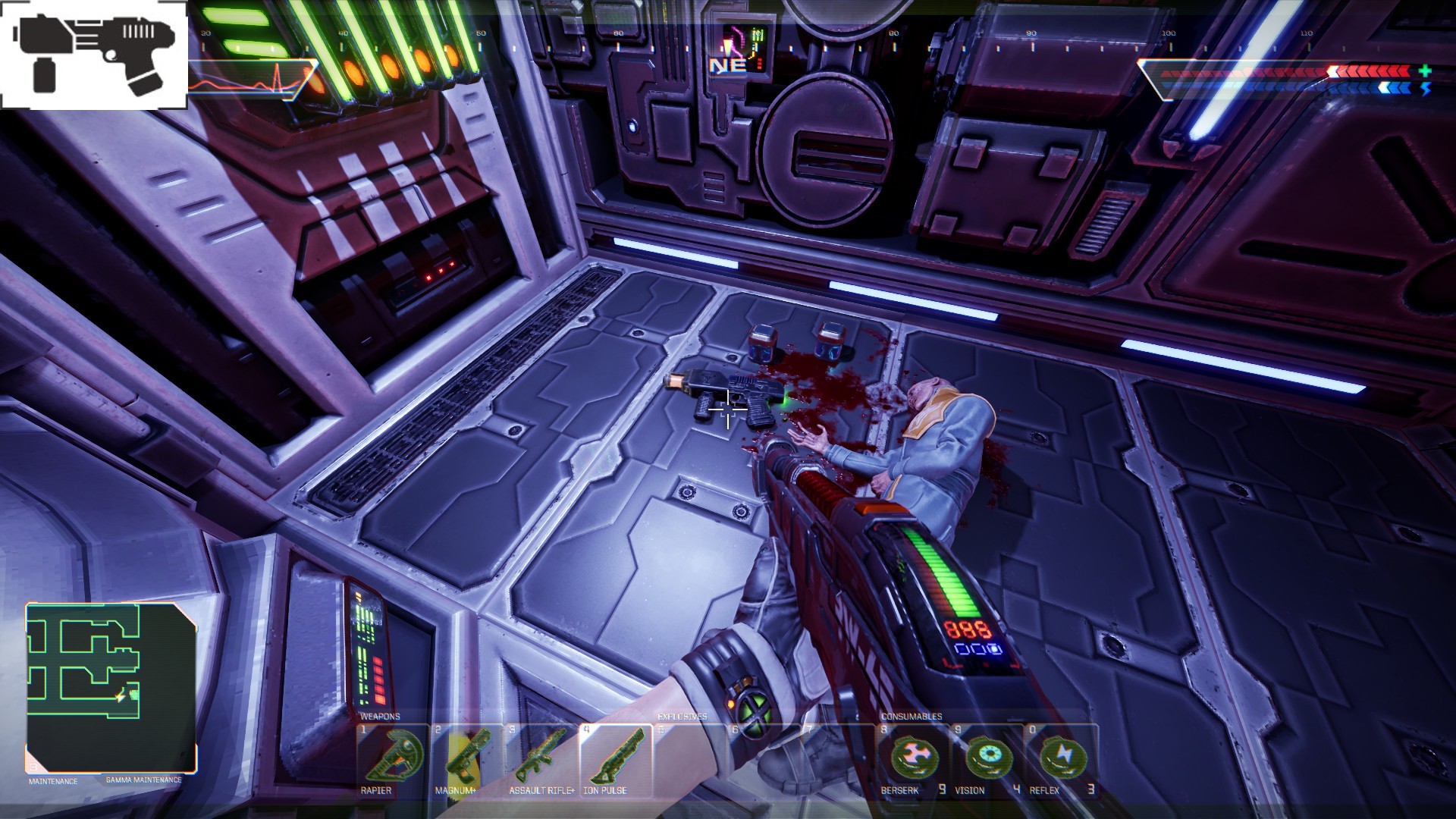Equip the Magnum+ from the hotbar

pos(465,758)
